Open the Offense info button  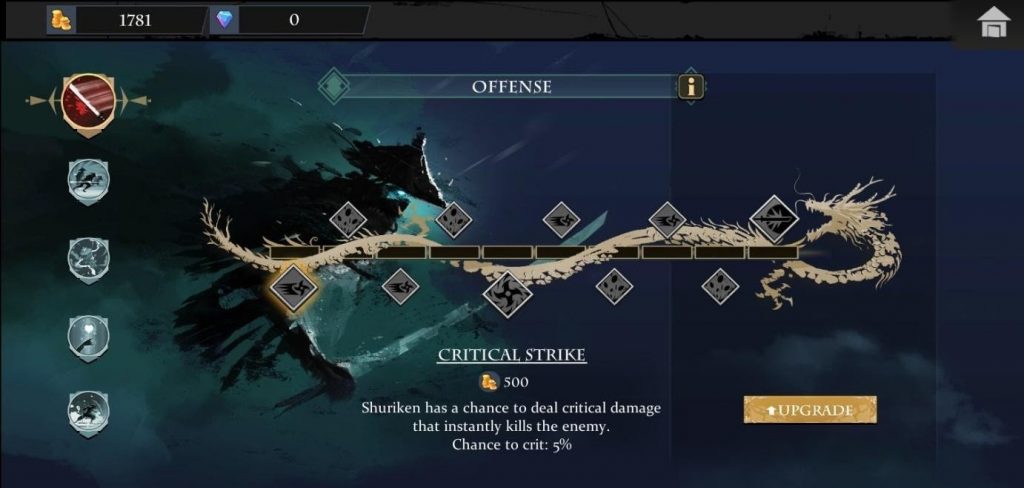(691, 87)
